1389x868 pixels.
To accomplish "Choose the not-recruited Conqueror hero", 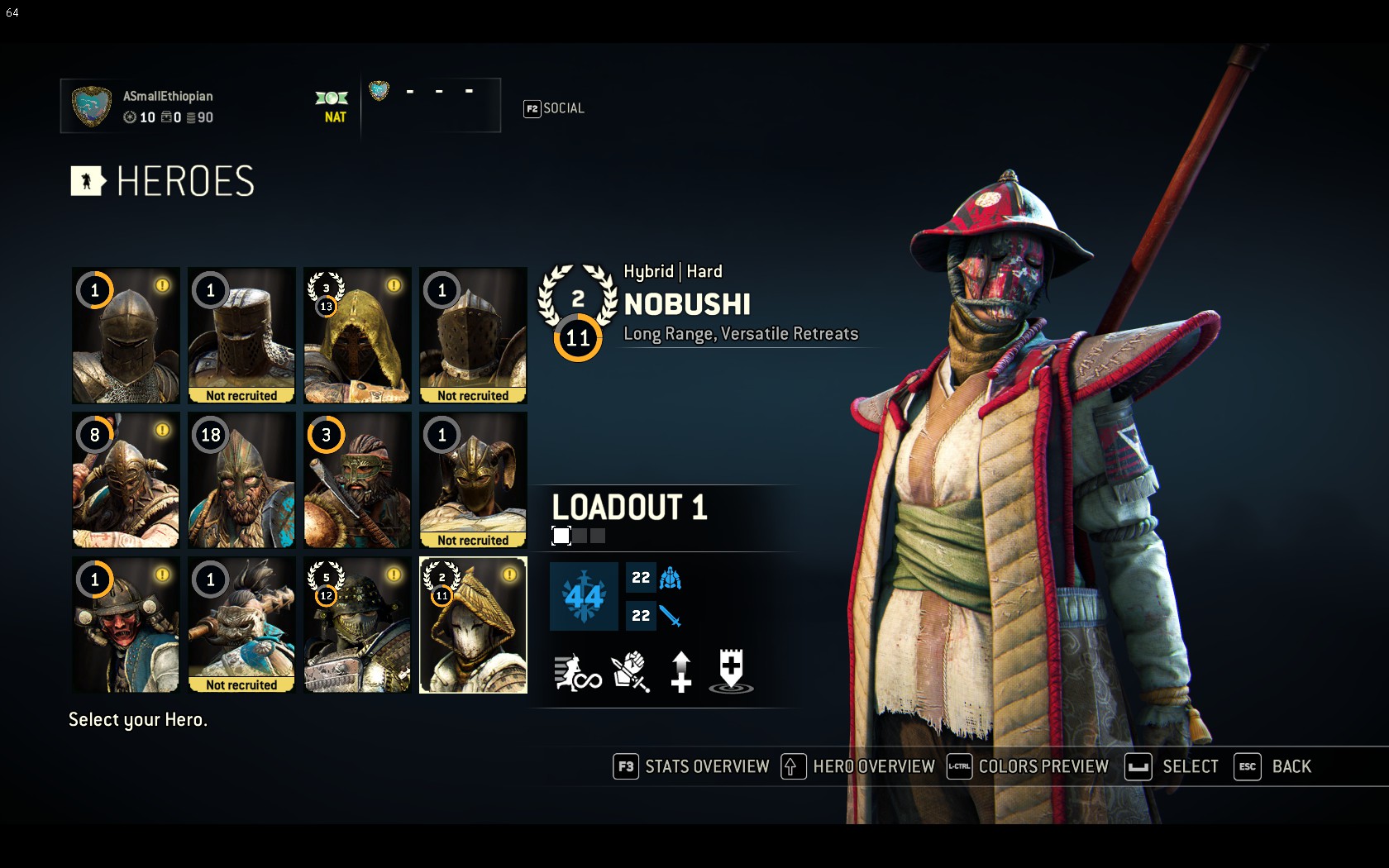I will click(241, 335).
